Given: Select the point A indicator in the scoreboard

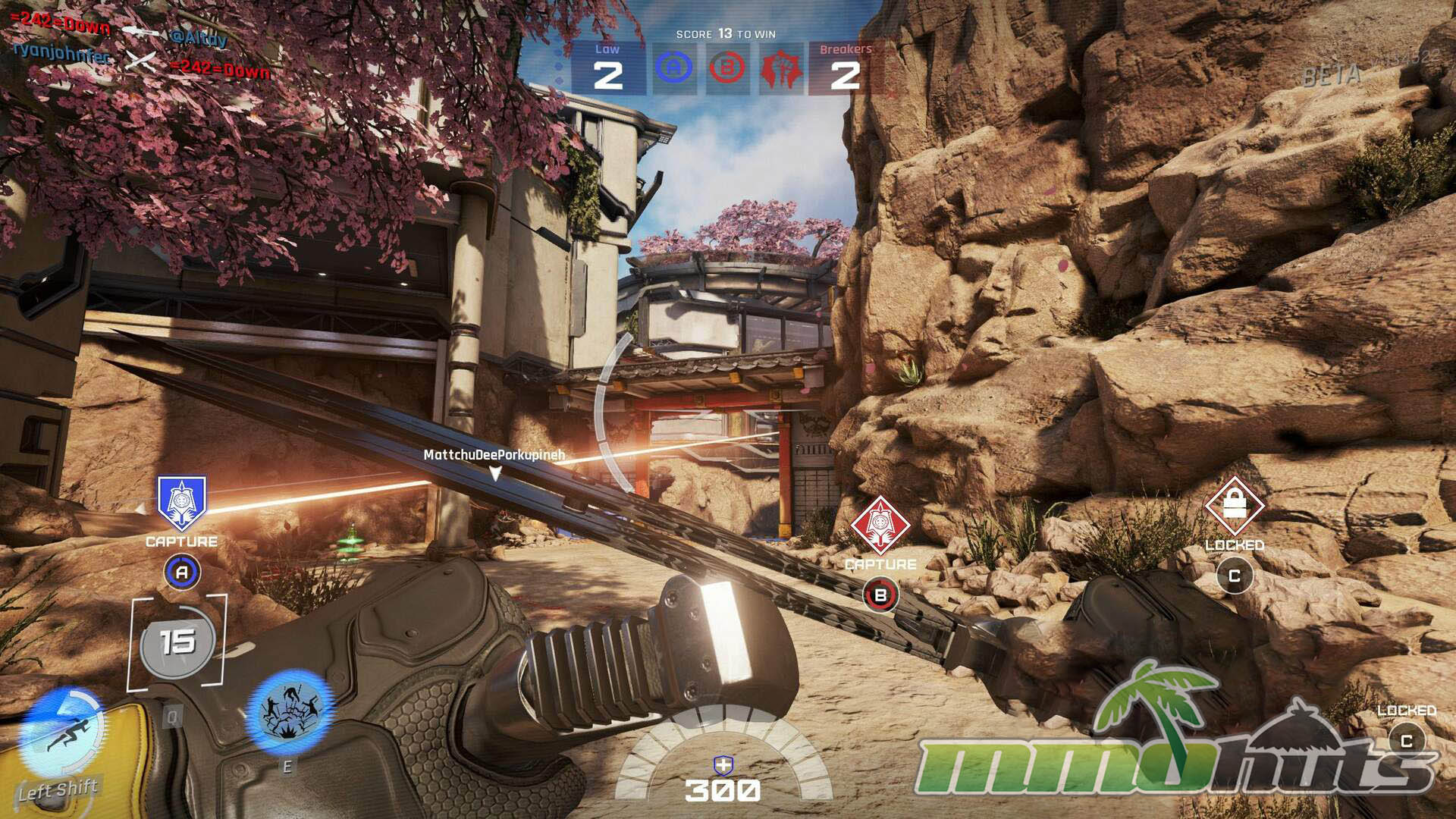Looking at the screenshot, I should [x=673, y=69].
